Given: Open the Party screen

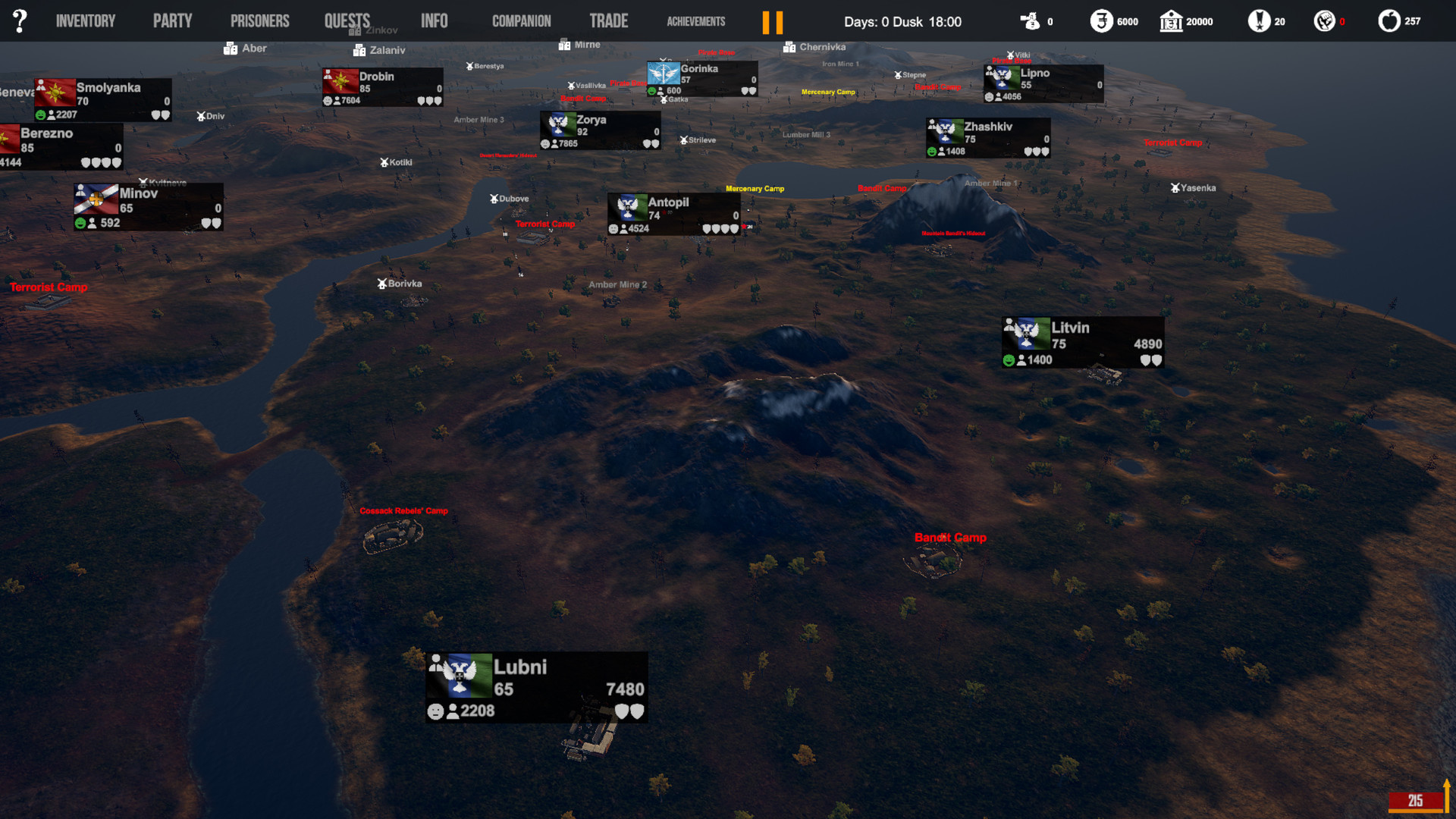Looking at the screenshot, I should pos(172,21).
